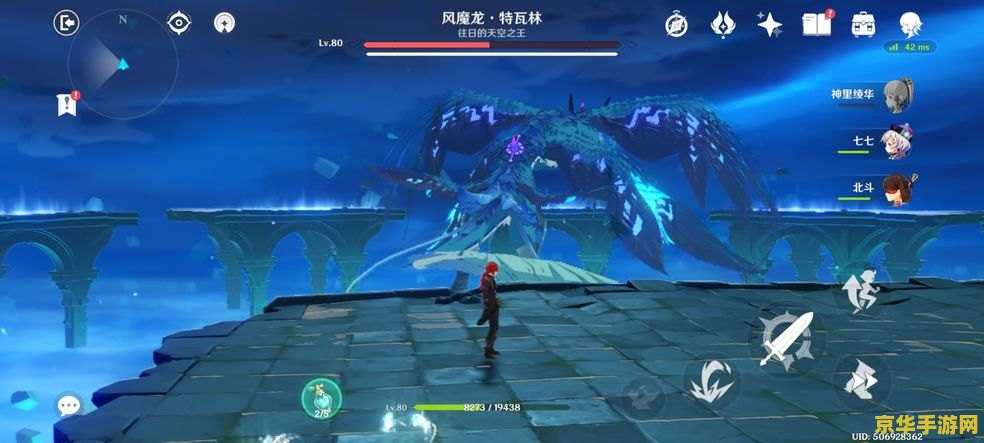Viewport: 984px width, 443px height.
Task: Switch to party member 七七
Action: click(x=901, y=141)
